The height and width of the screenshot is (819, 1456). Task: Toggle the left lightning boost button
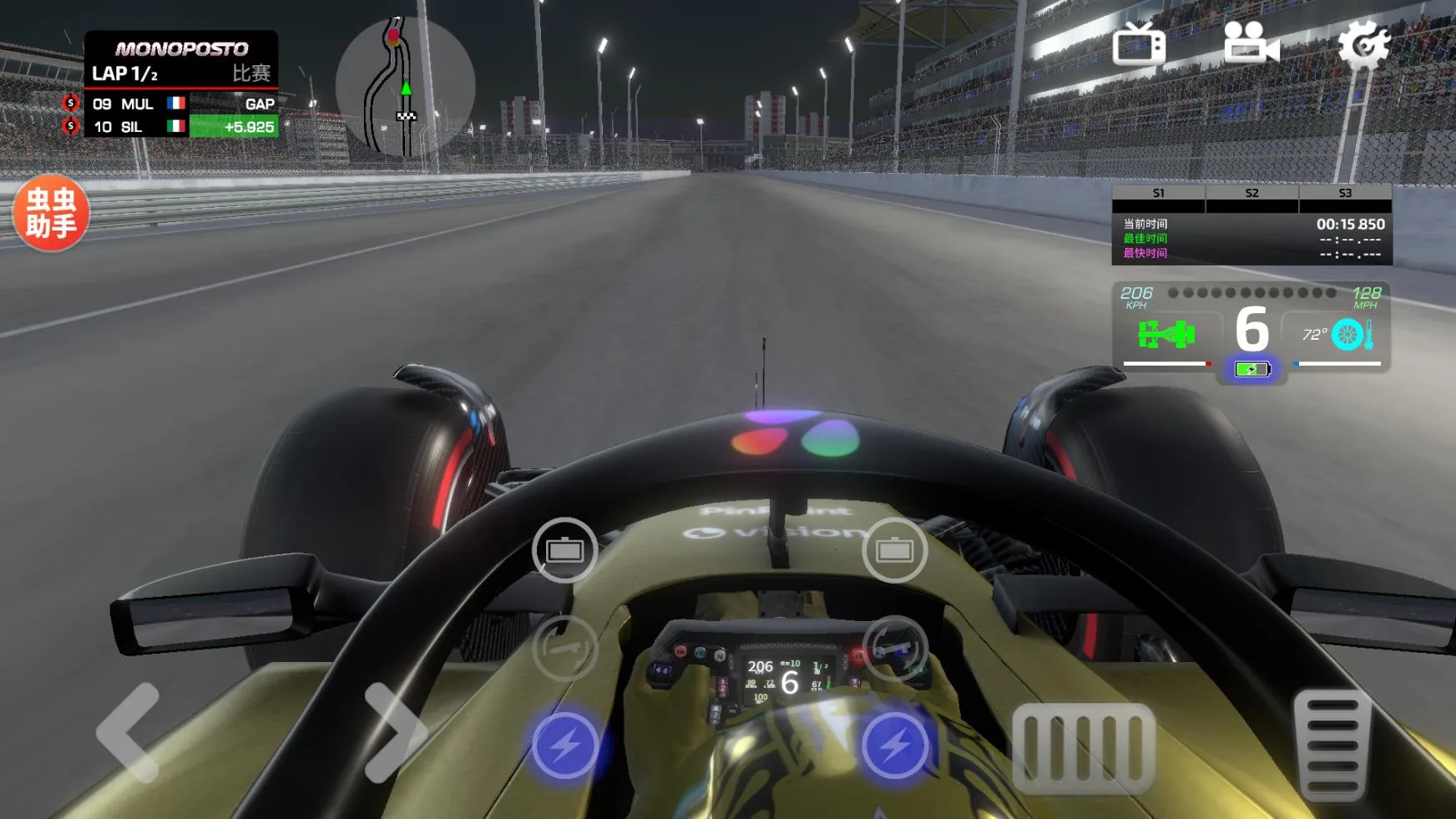568,747
